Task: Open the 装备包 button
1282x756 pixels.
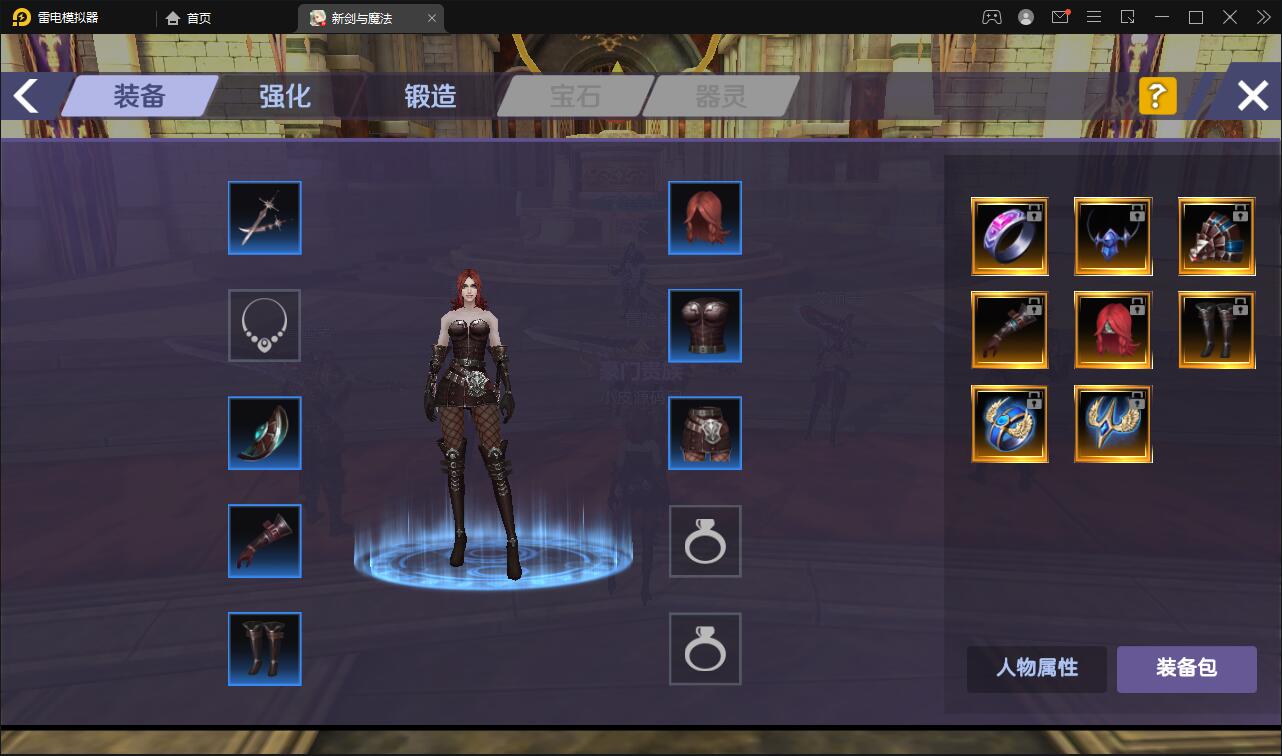Action: tap(1186, 669)
